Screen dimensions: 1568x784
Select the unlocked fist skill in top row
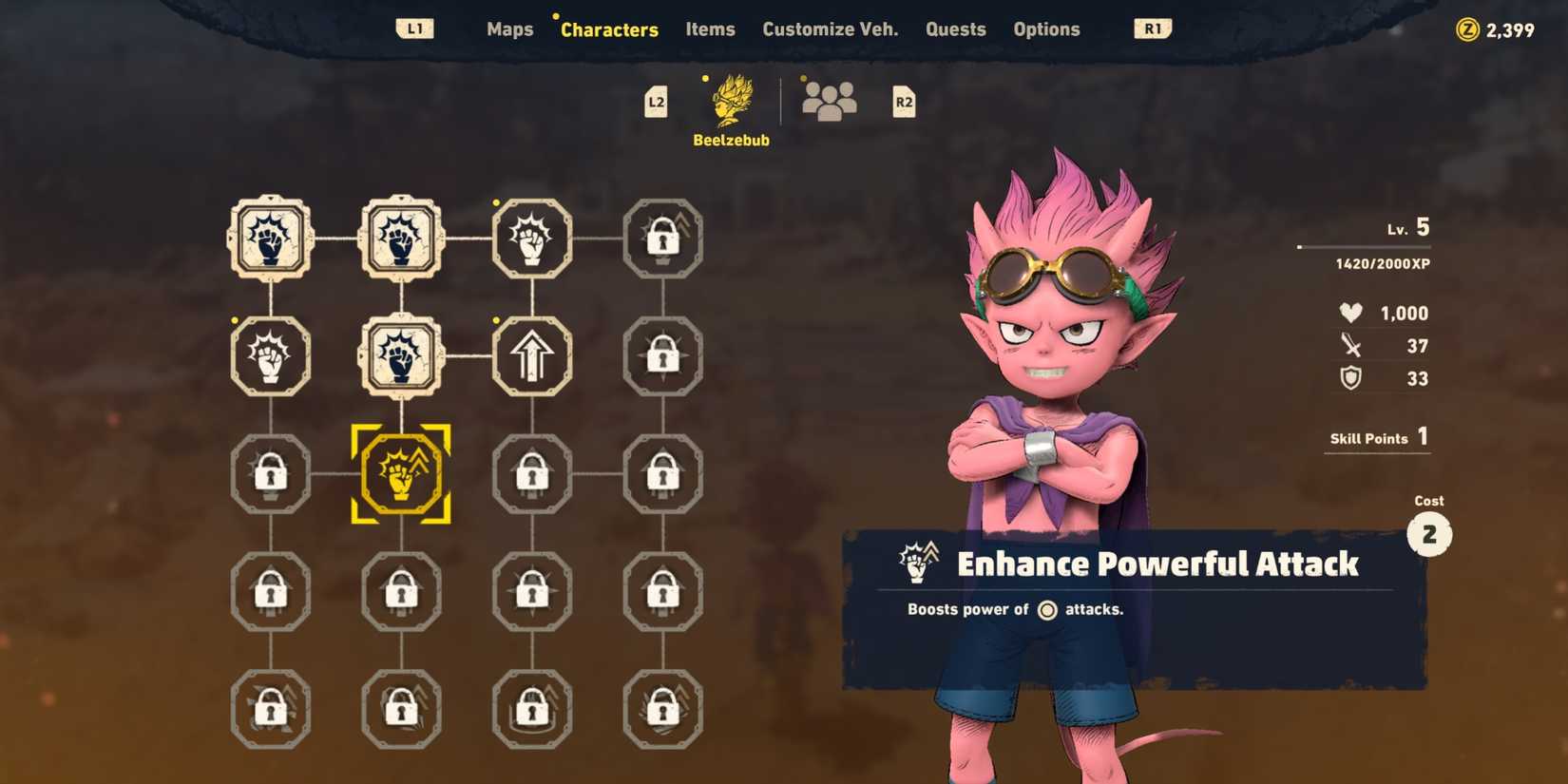click(x=533, y=239)
